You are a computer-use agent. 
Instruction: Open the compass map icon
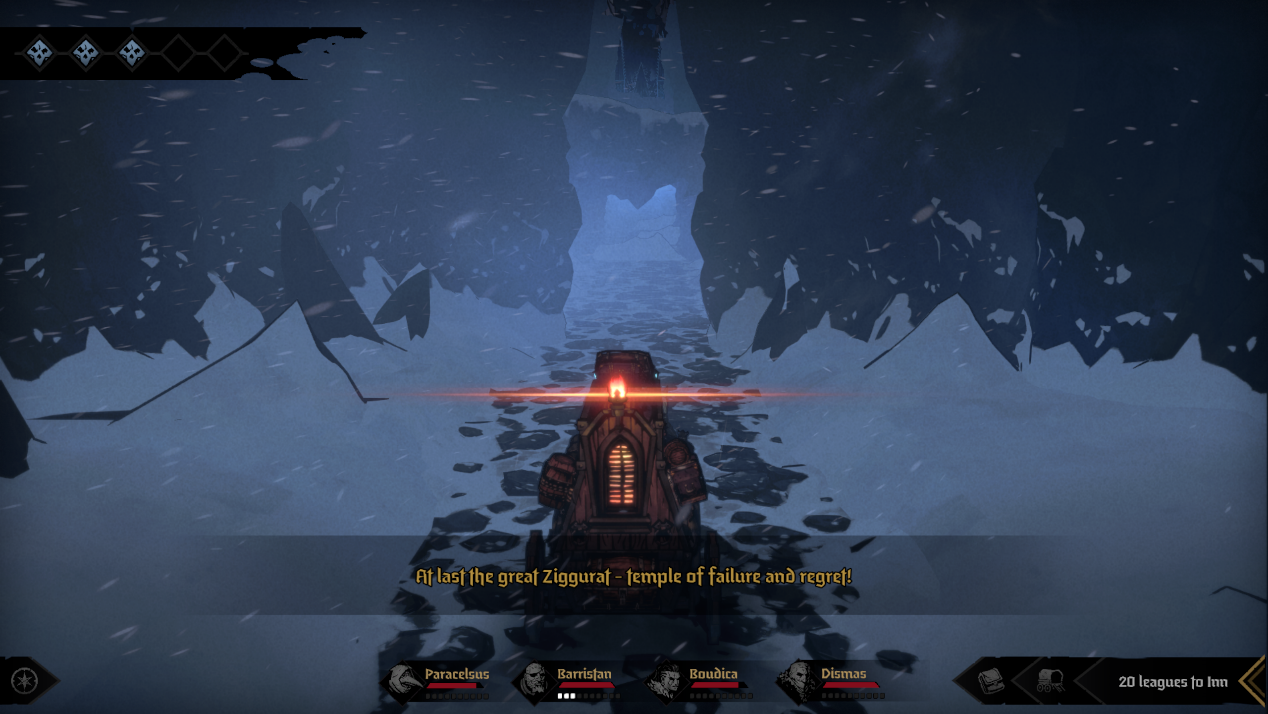[24, 682]
